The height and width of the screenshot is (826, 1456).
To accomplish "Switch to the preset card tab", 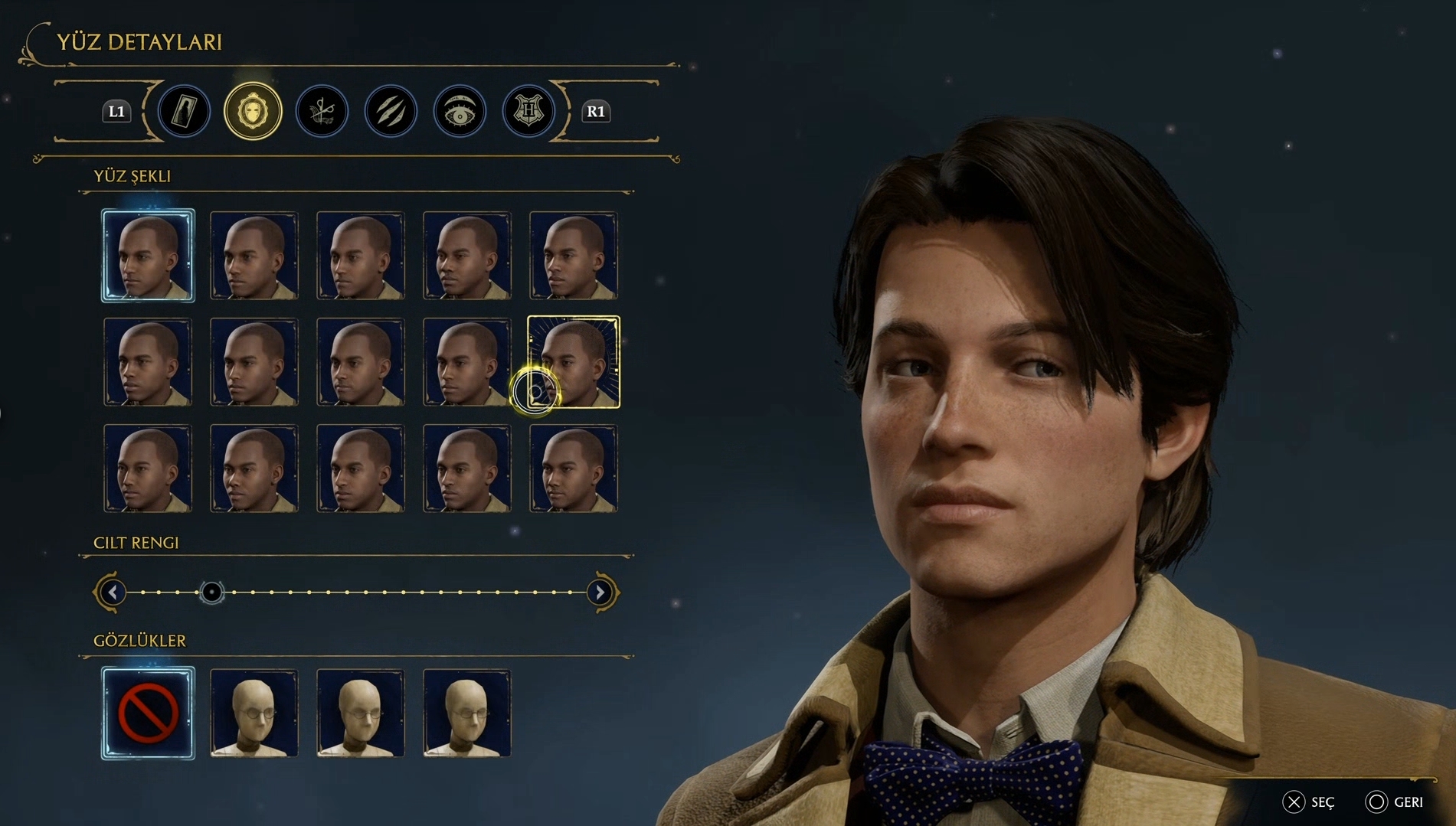I will point(184,112).
